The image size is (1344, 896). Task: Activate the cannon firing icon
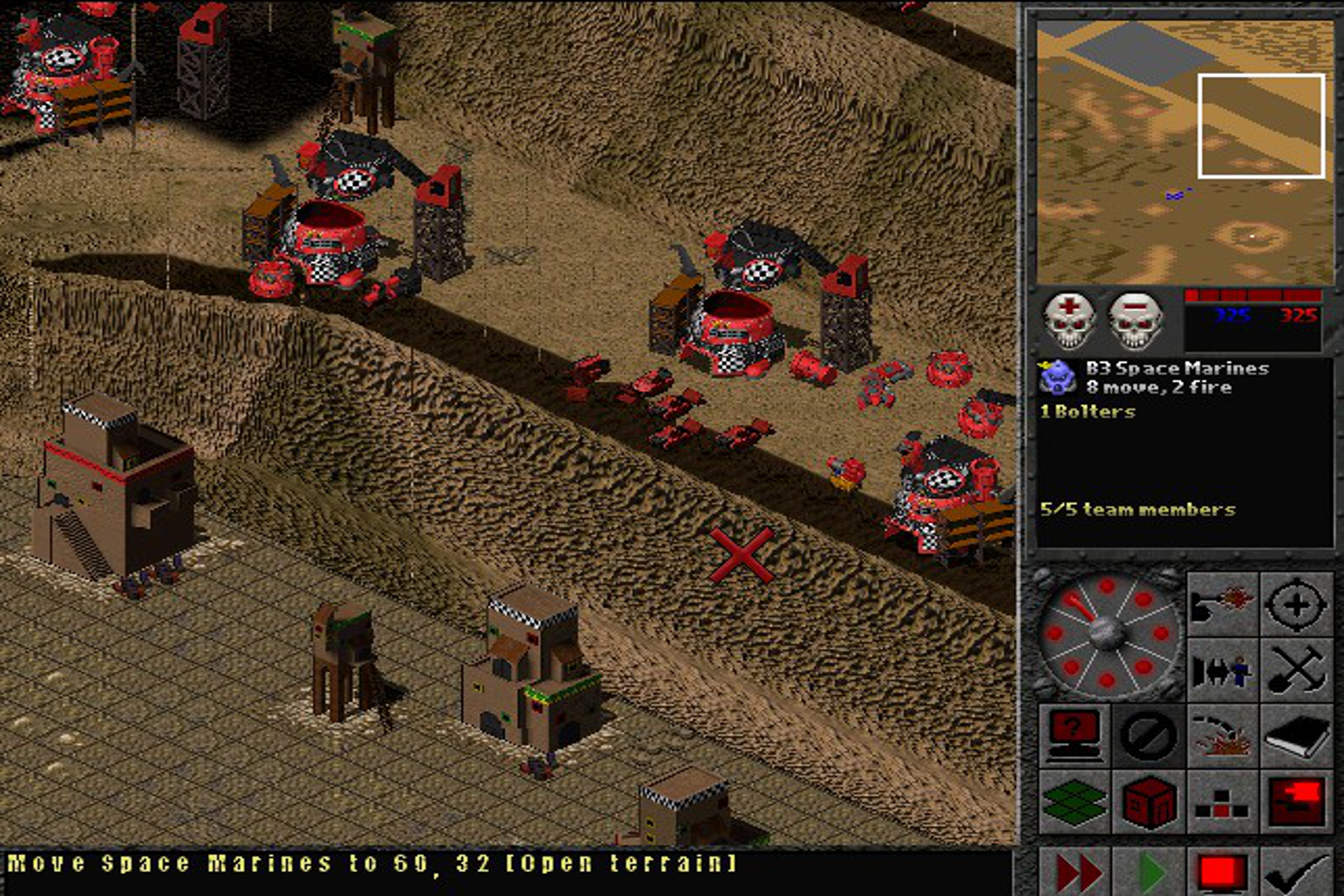1222,604
